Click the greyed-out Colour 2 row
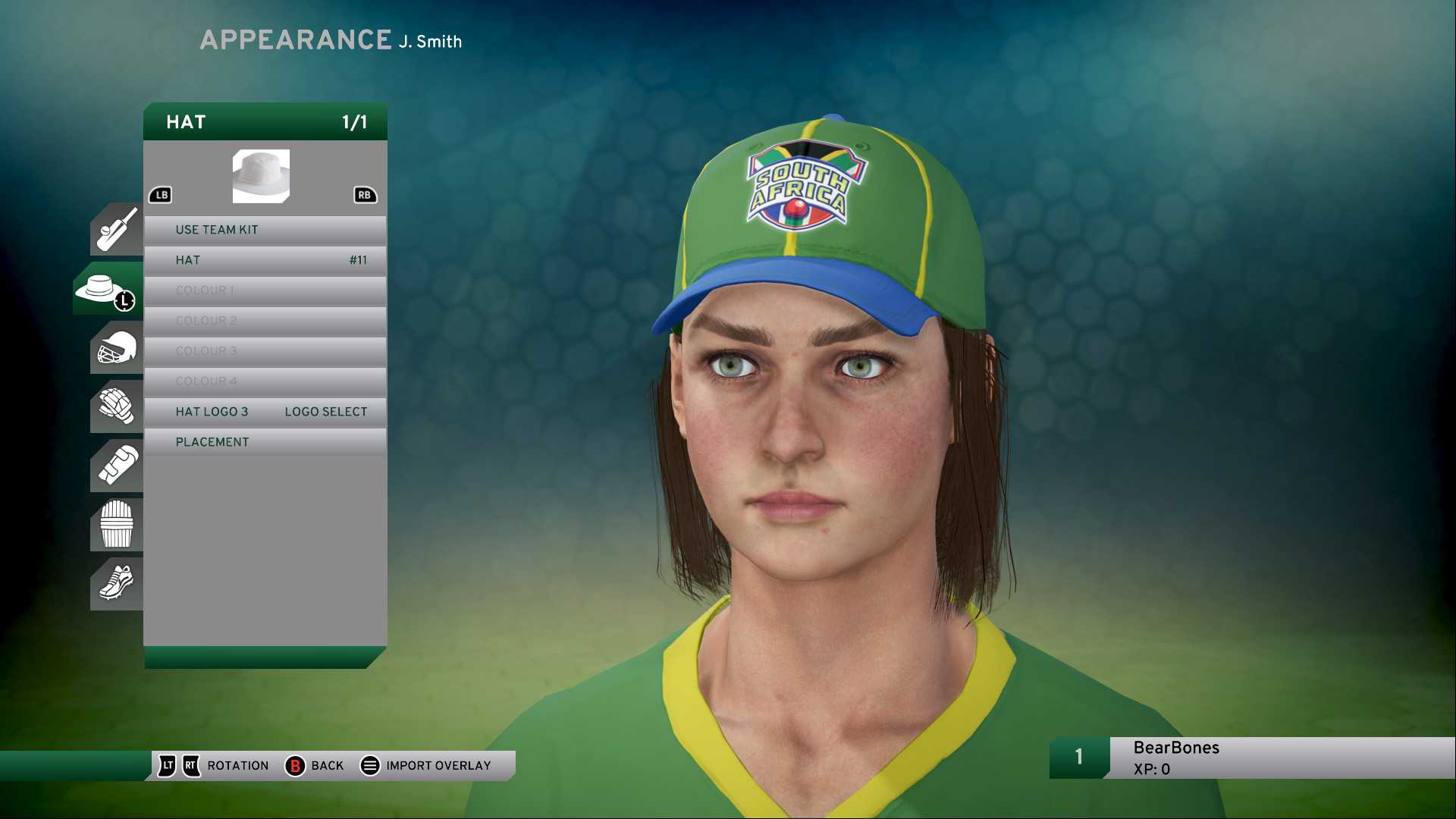This screenshot has width=1456, height=819. [265, 321]
